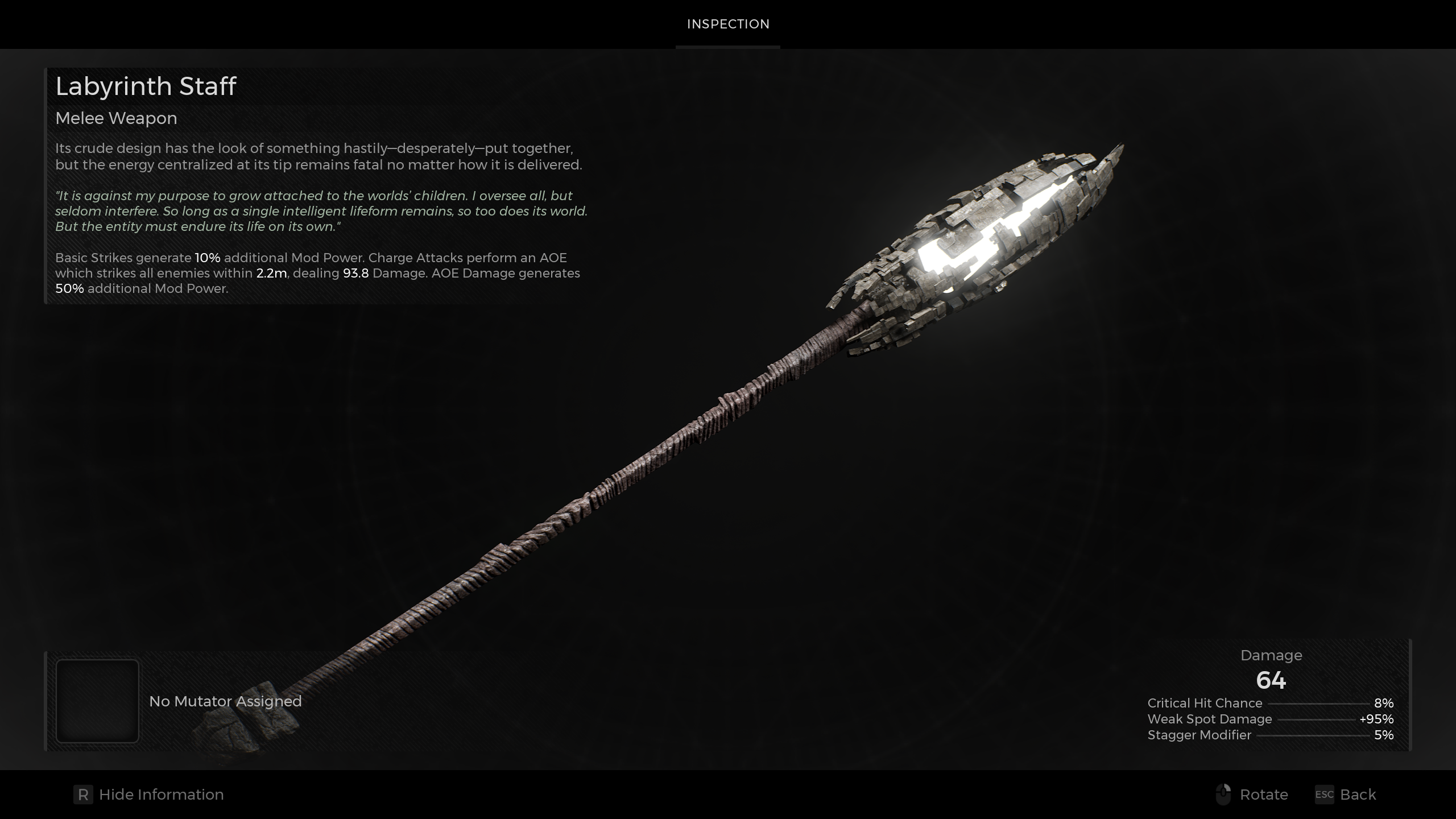Select the Melee Weapon label
The width and height of the screenshot is (1456, 819).
[115, 118]
